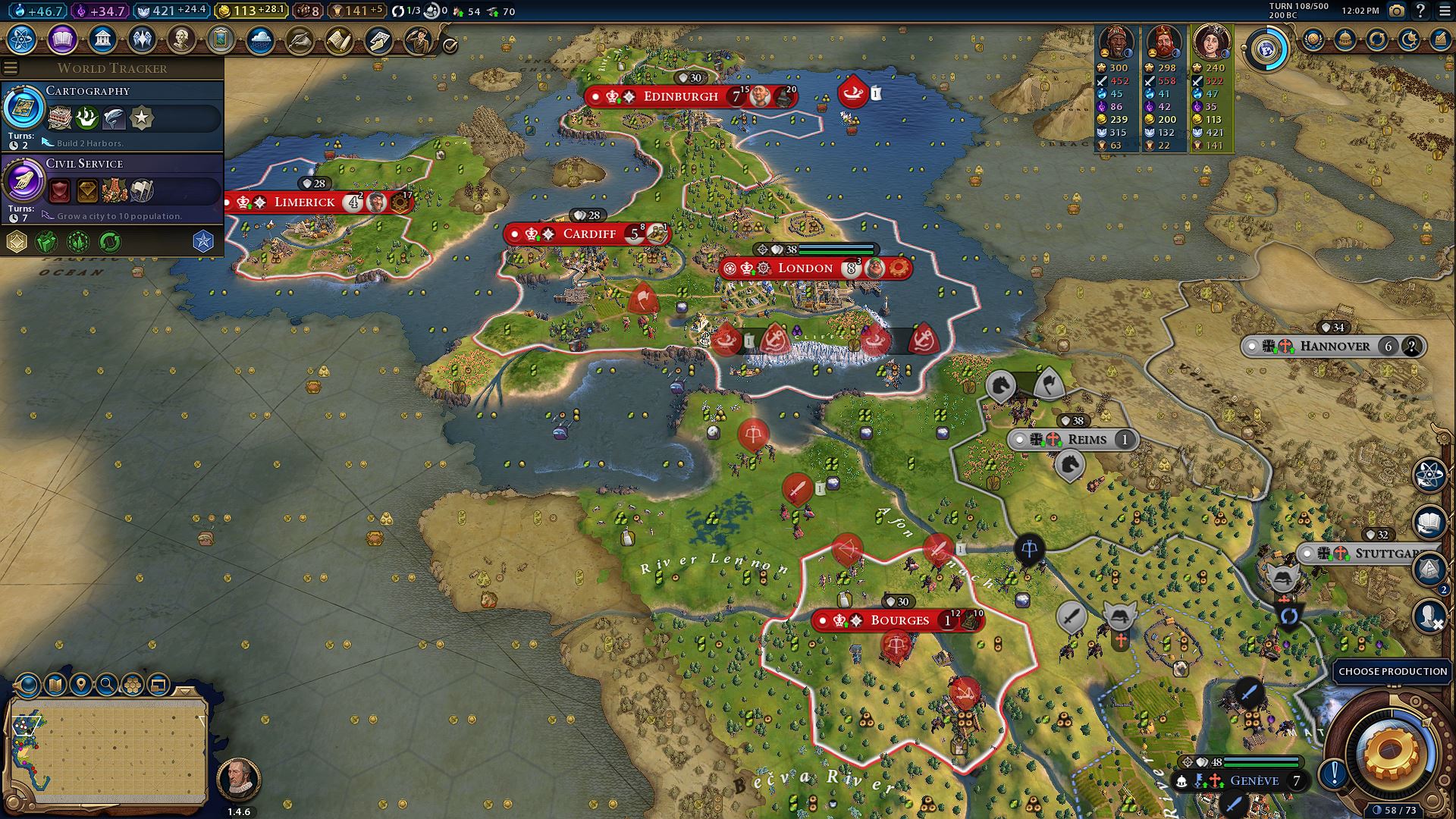Open the map search magnifying glass

pos(107,685)
